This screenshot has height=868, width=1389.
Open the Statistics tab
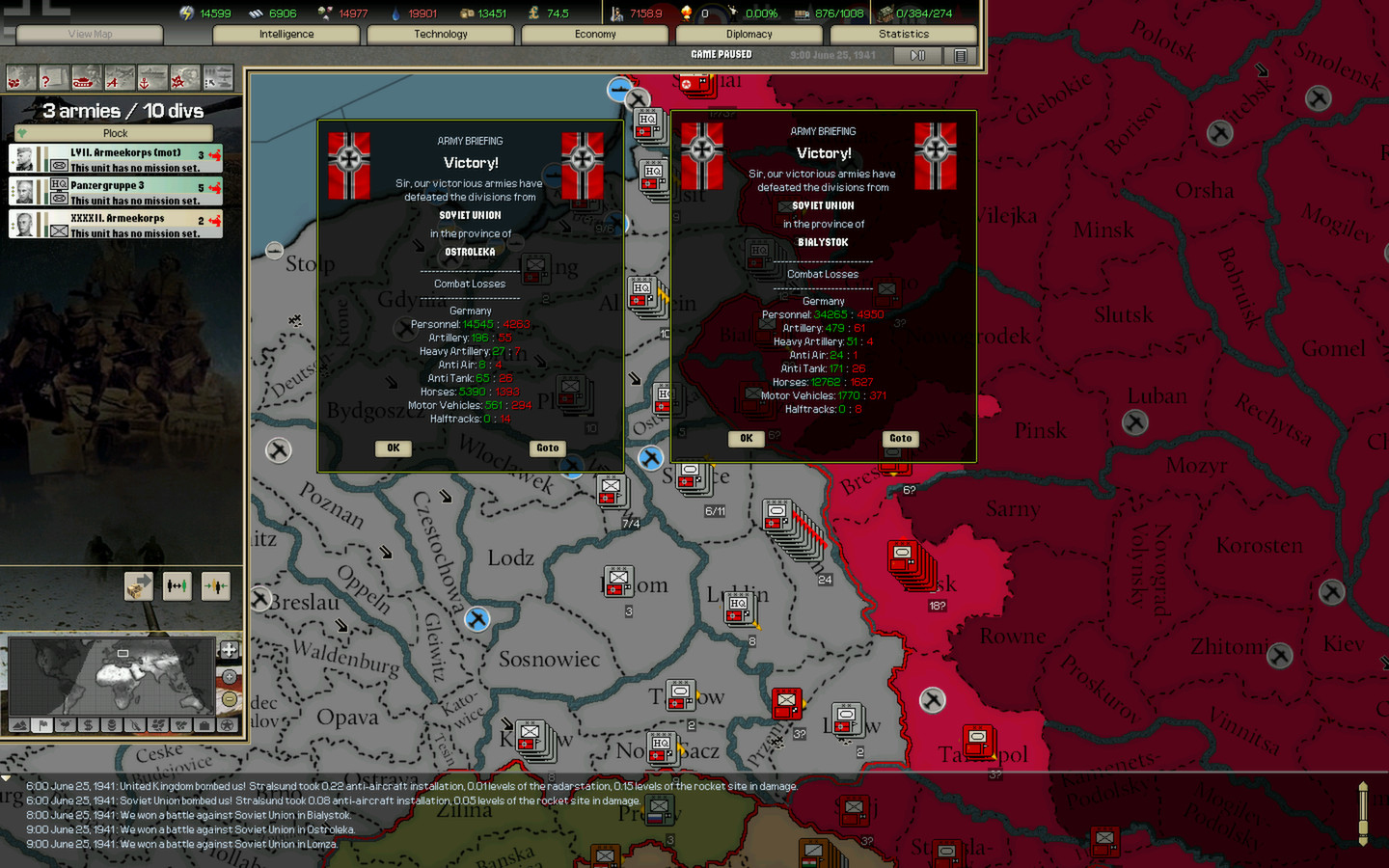(x=903, y=34)
